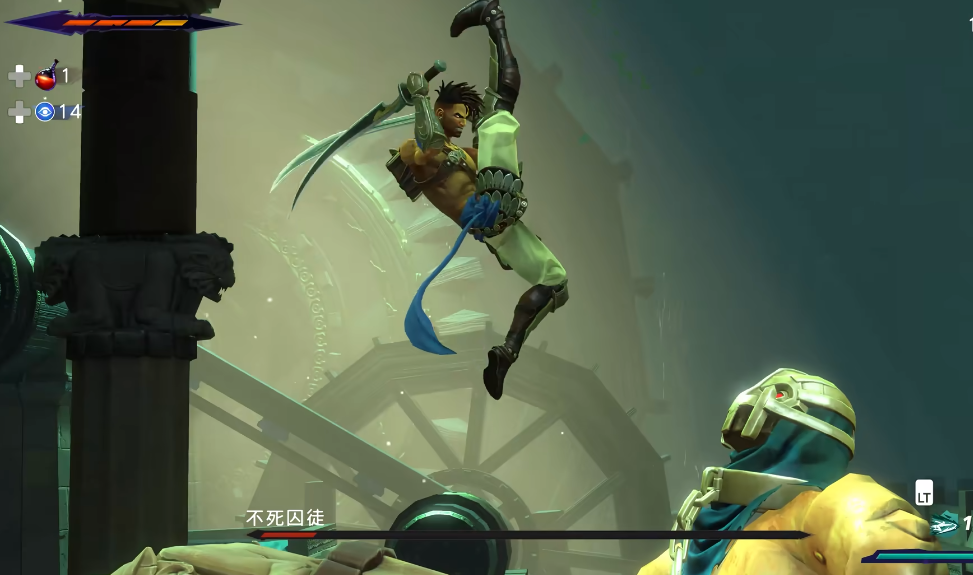This screenshot has height=575, width=973.
Task: Select the red healing potion icon
Action: click(46, 76)
